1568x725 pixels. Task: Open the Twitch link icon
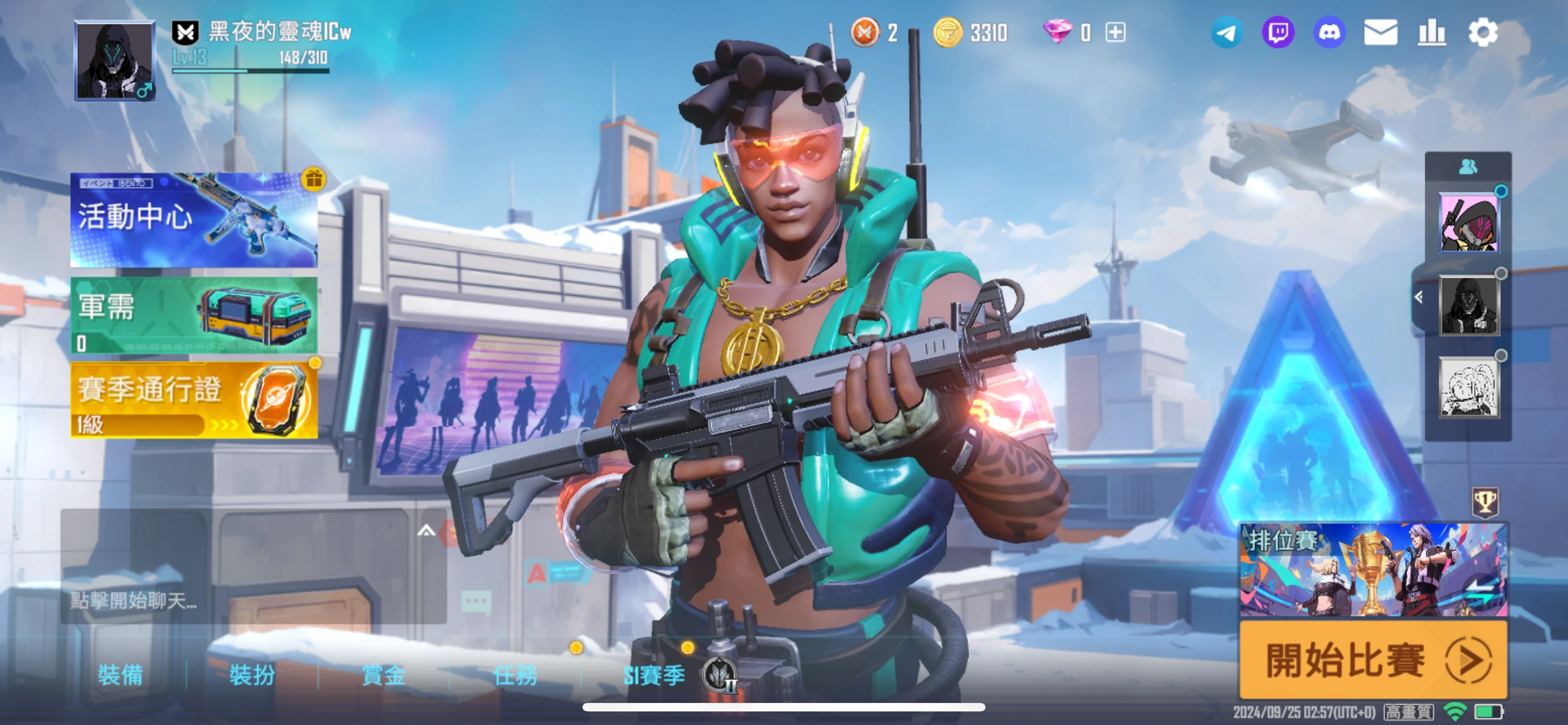[1278, 32]
